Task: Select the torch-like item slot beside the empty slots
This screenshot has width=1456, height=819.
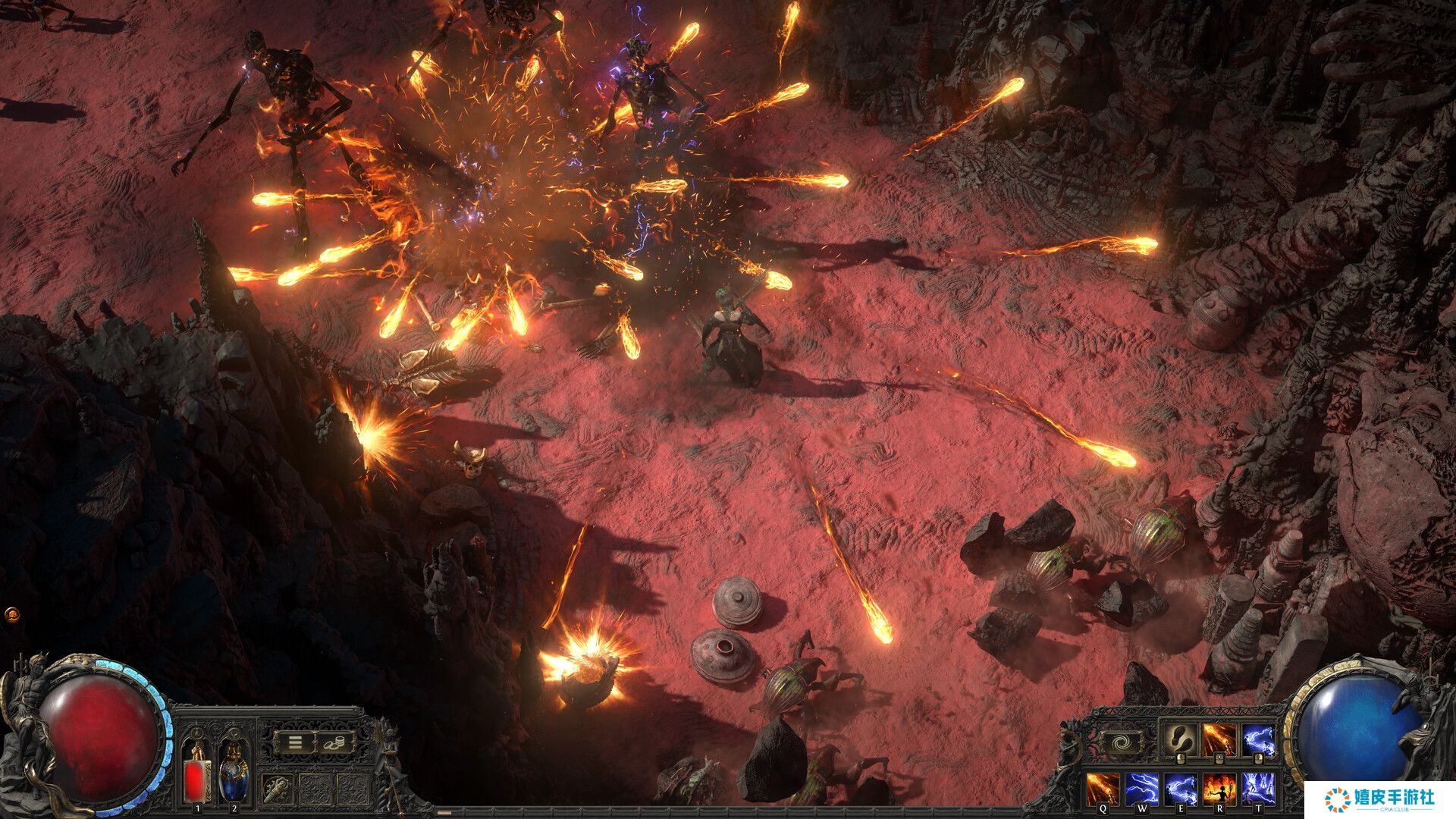Action: (278, 790)
